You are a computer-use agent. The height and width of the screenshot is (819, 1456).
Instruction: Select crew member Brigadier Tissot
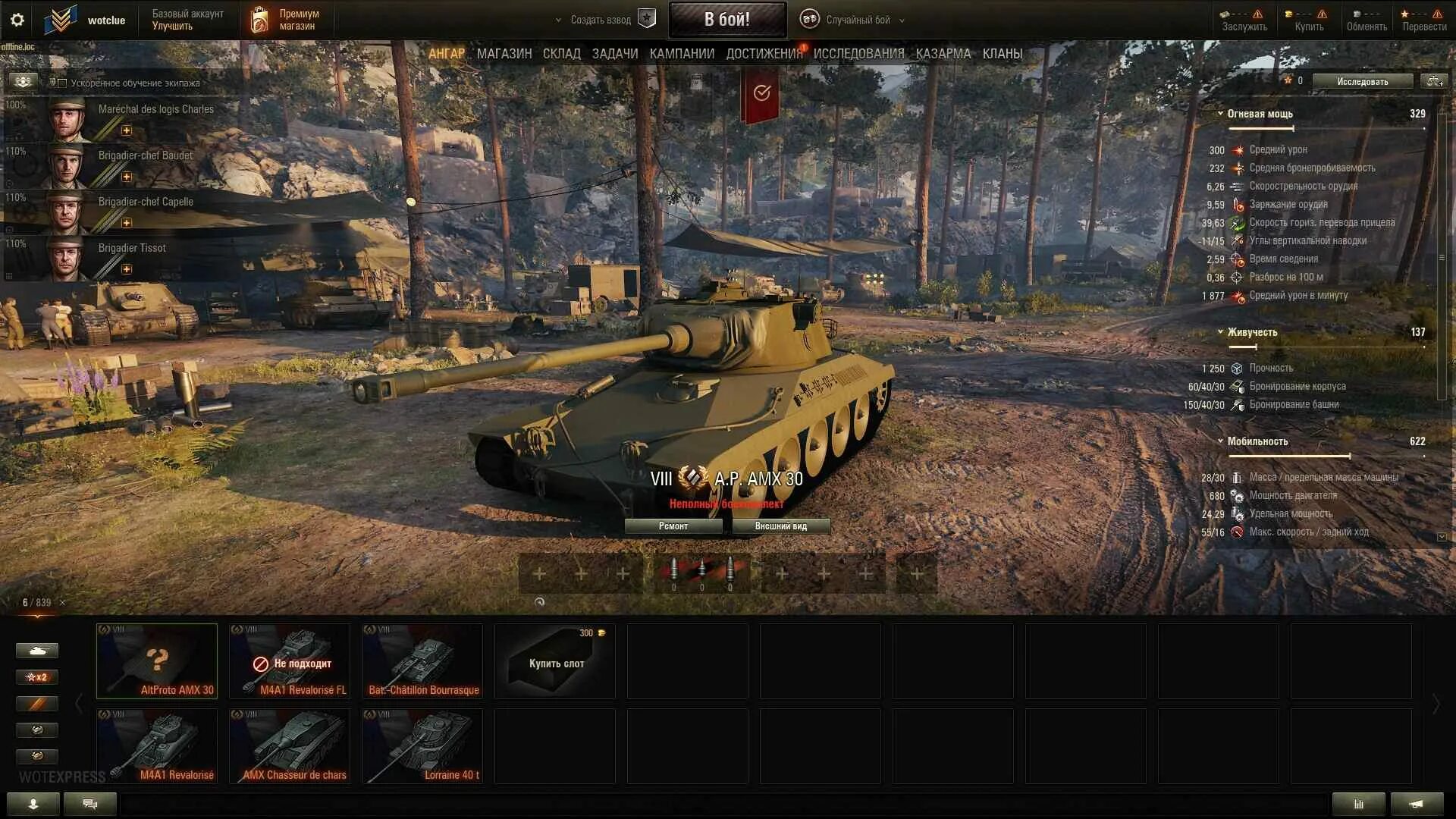tap(131, 248)
